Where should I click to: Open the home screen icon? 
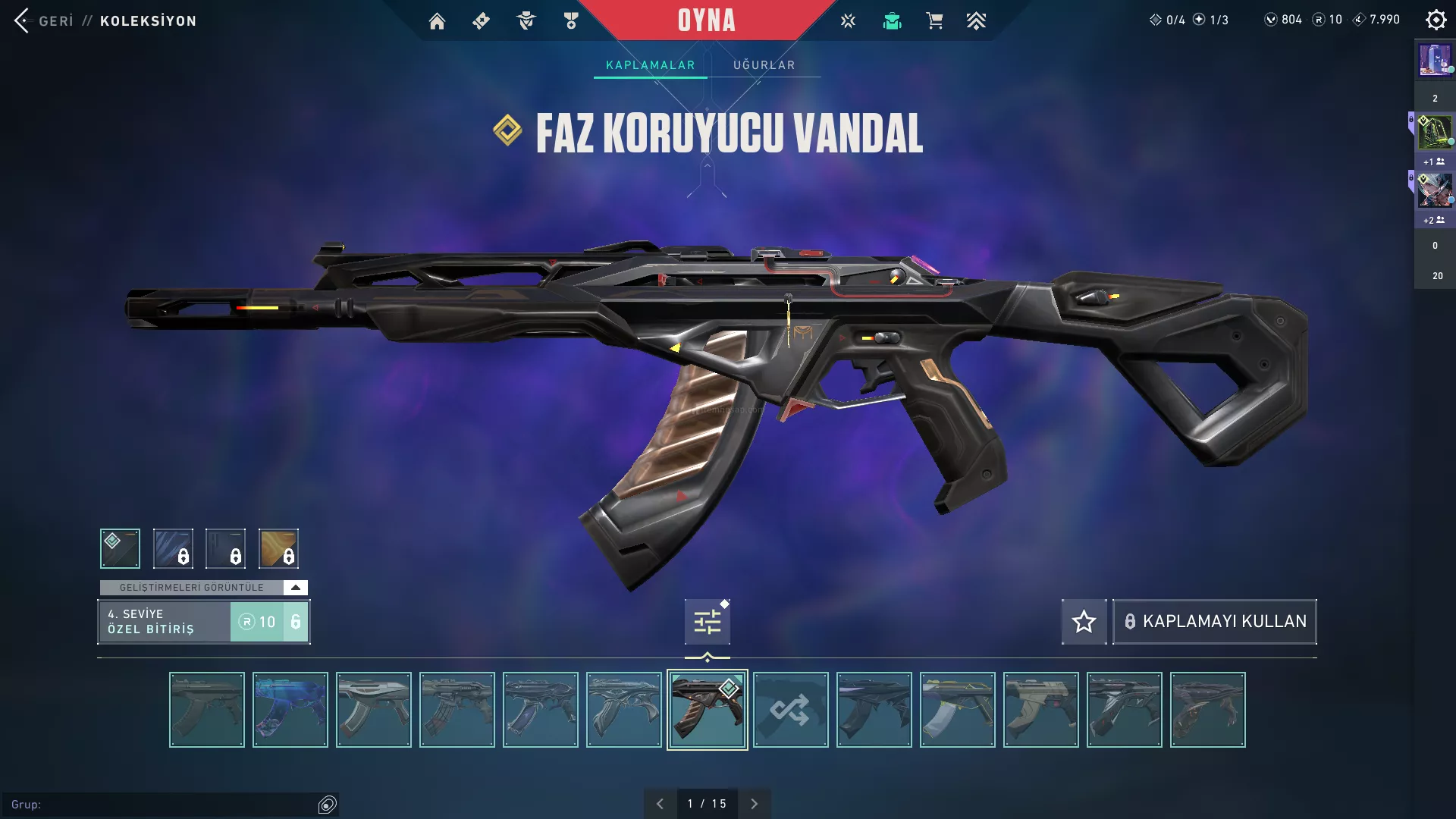click(437, 21)
